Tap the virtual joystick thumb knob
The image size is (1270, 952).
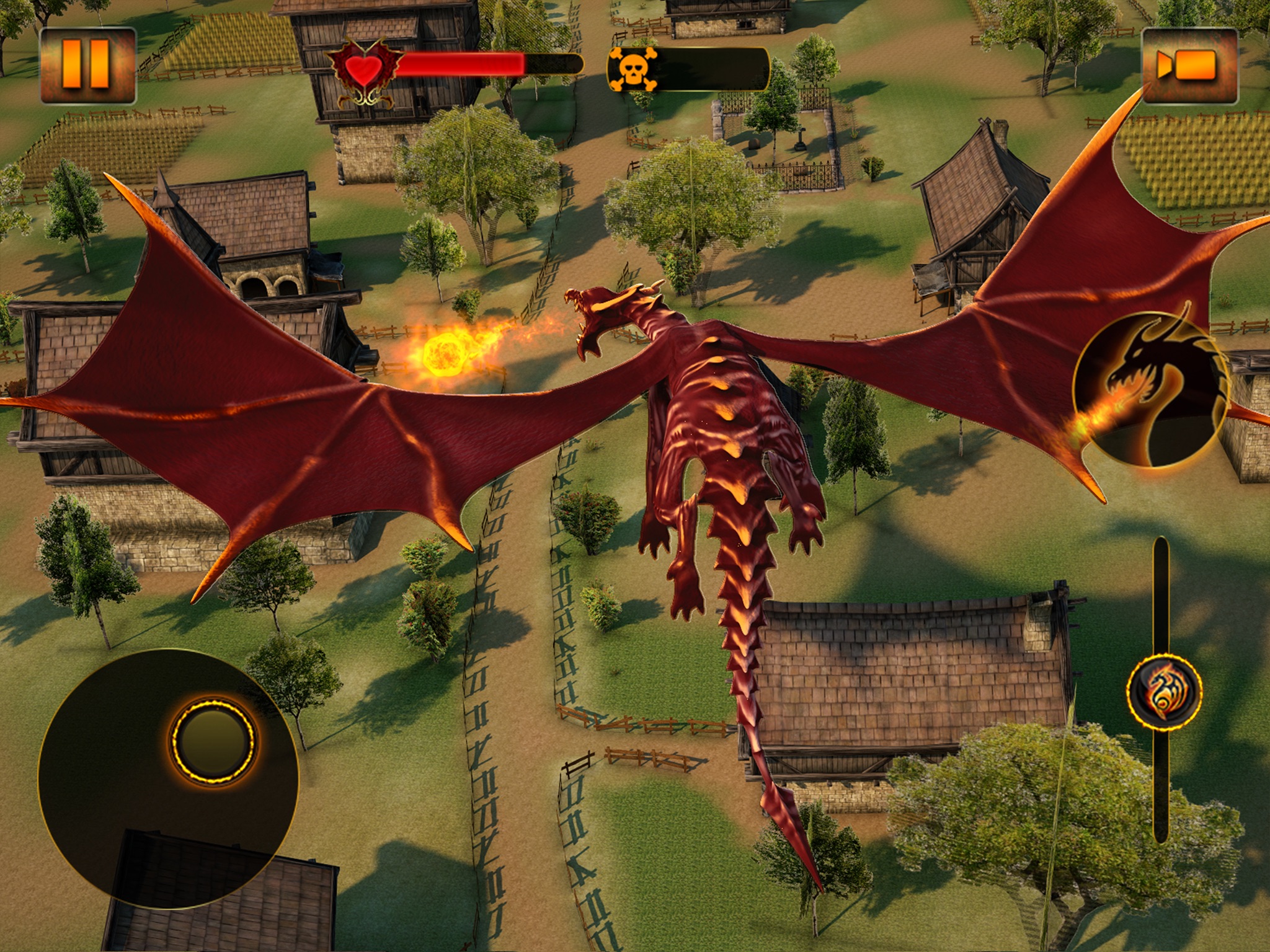click(213, 738)
